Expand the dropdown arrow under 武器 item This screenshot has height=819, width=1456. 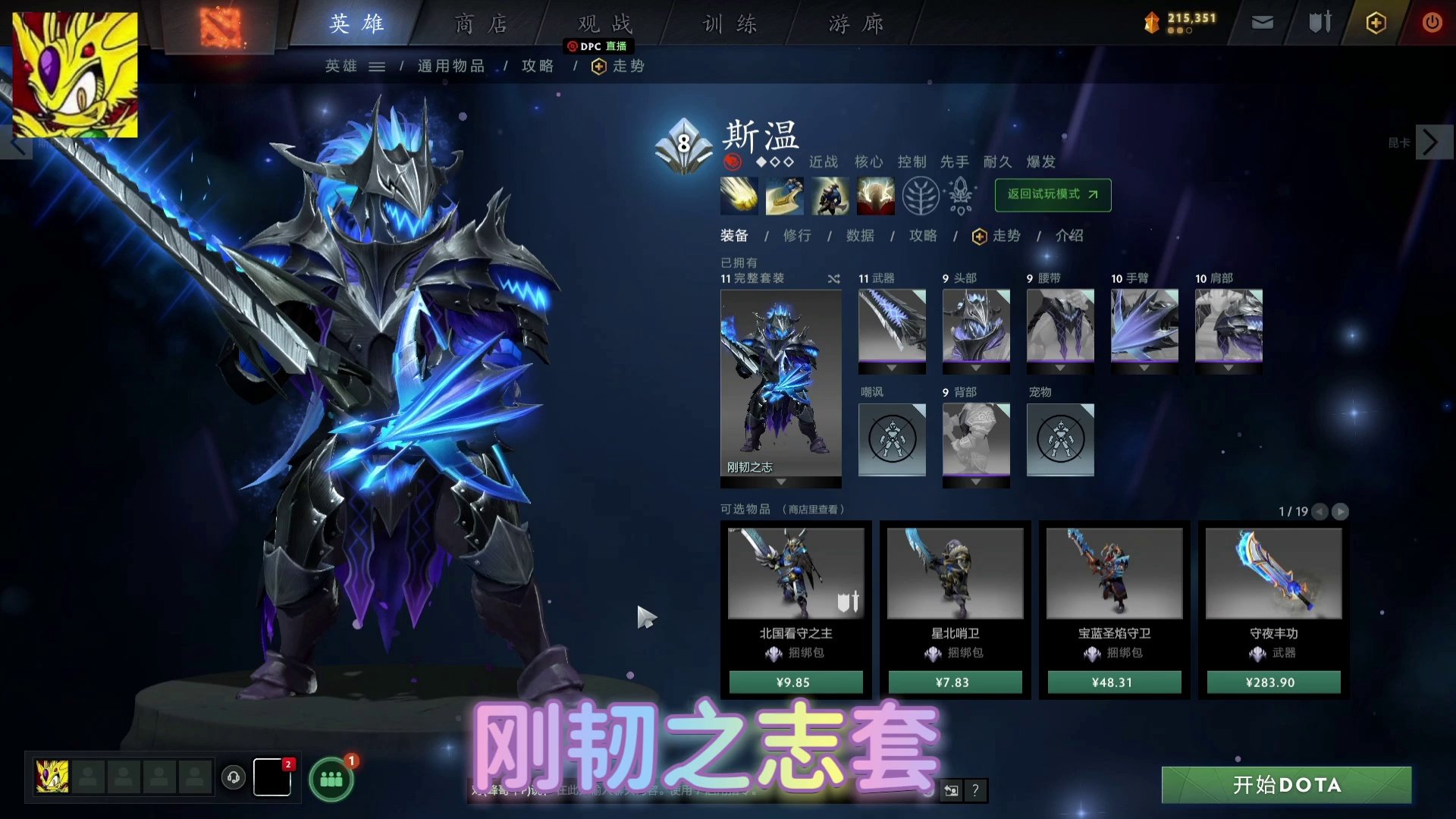click(x=892, y=369)
